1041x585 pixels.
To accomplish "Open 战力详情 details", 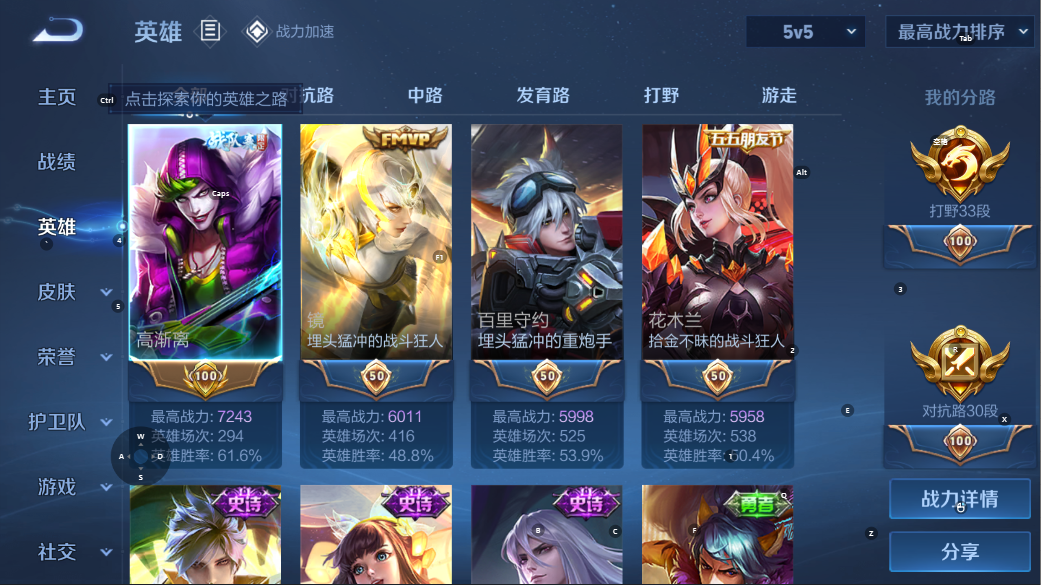I will 959,499.
